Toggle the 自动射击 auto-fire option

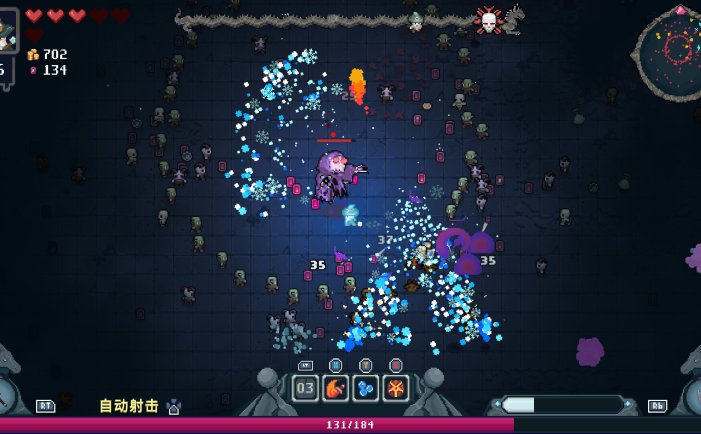(x=129, y=406)
